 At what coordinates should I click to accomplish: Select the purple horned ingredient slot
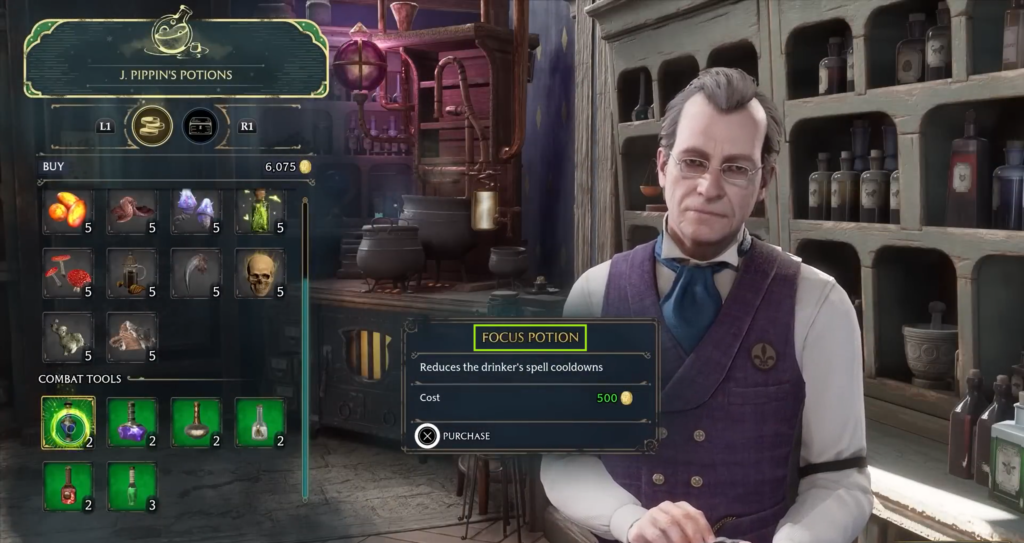click(x=196, y=212)
